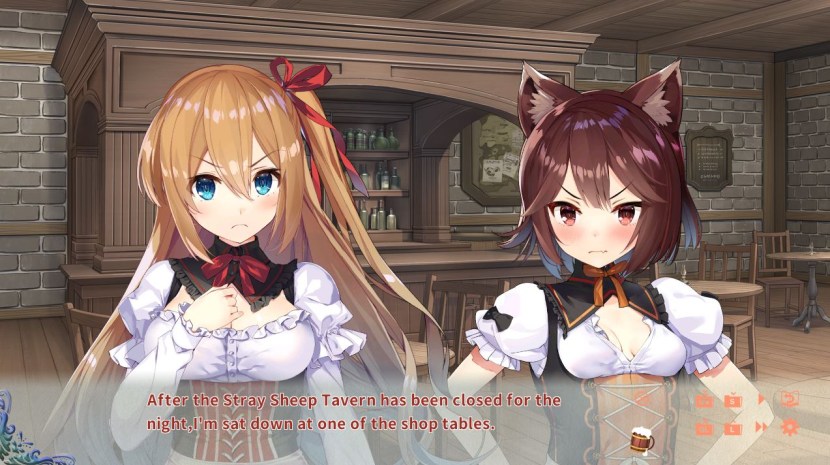This screenshot has width=830, height=465.
Task: Quick save using the icon left of S
Action: pyautogui.click(x=704, y=401)
